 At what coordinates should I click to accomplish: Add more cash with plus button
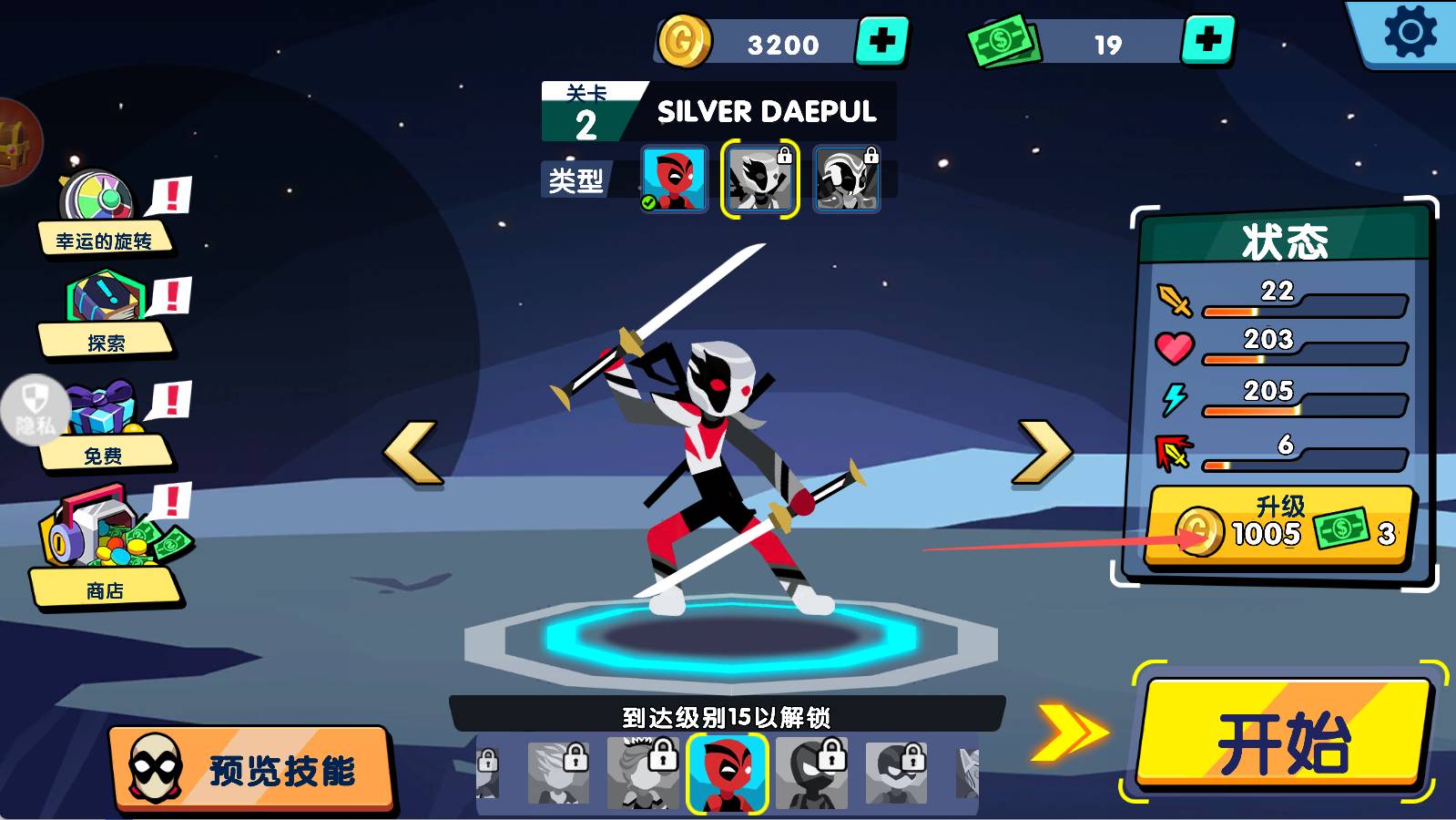click(x=1207, y=41)
